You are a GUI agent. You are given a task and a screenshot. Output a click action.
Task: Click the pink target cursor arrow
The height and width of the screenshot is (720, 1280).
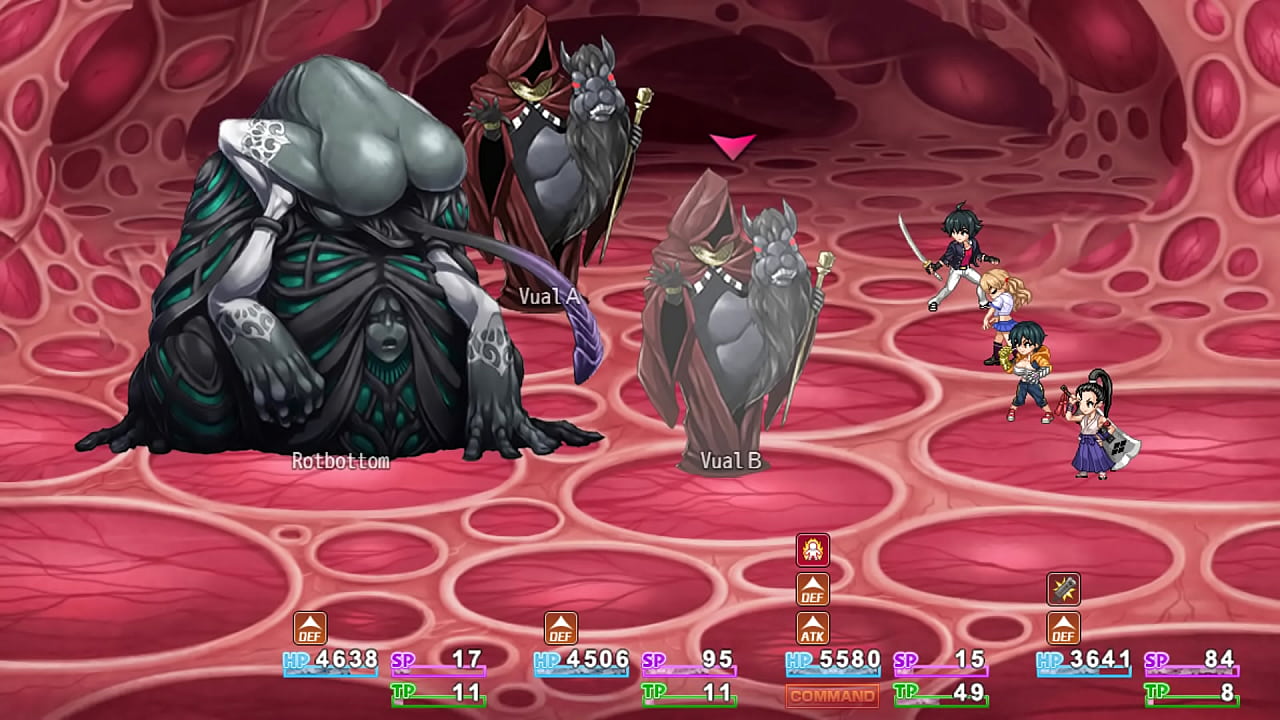[x=733, y=146]
